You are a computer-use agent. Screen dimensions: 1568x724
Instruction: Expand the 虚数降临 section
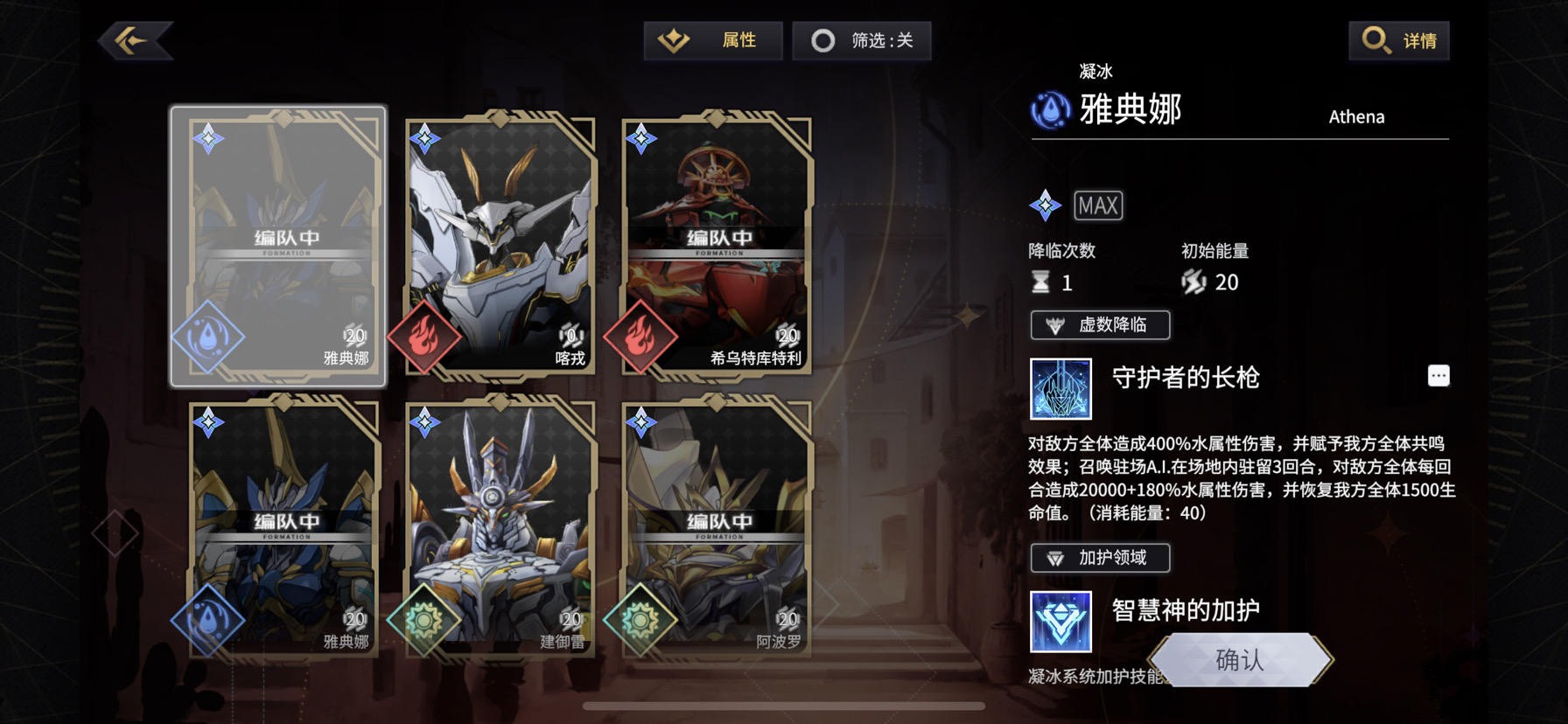click(x=1101, y=324)
